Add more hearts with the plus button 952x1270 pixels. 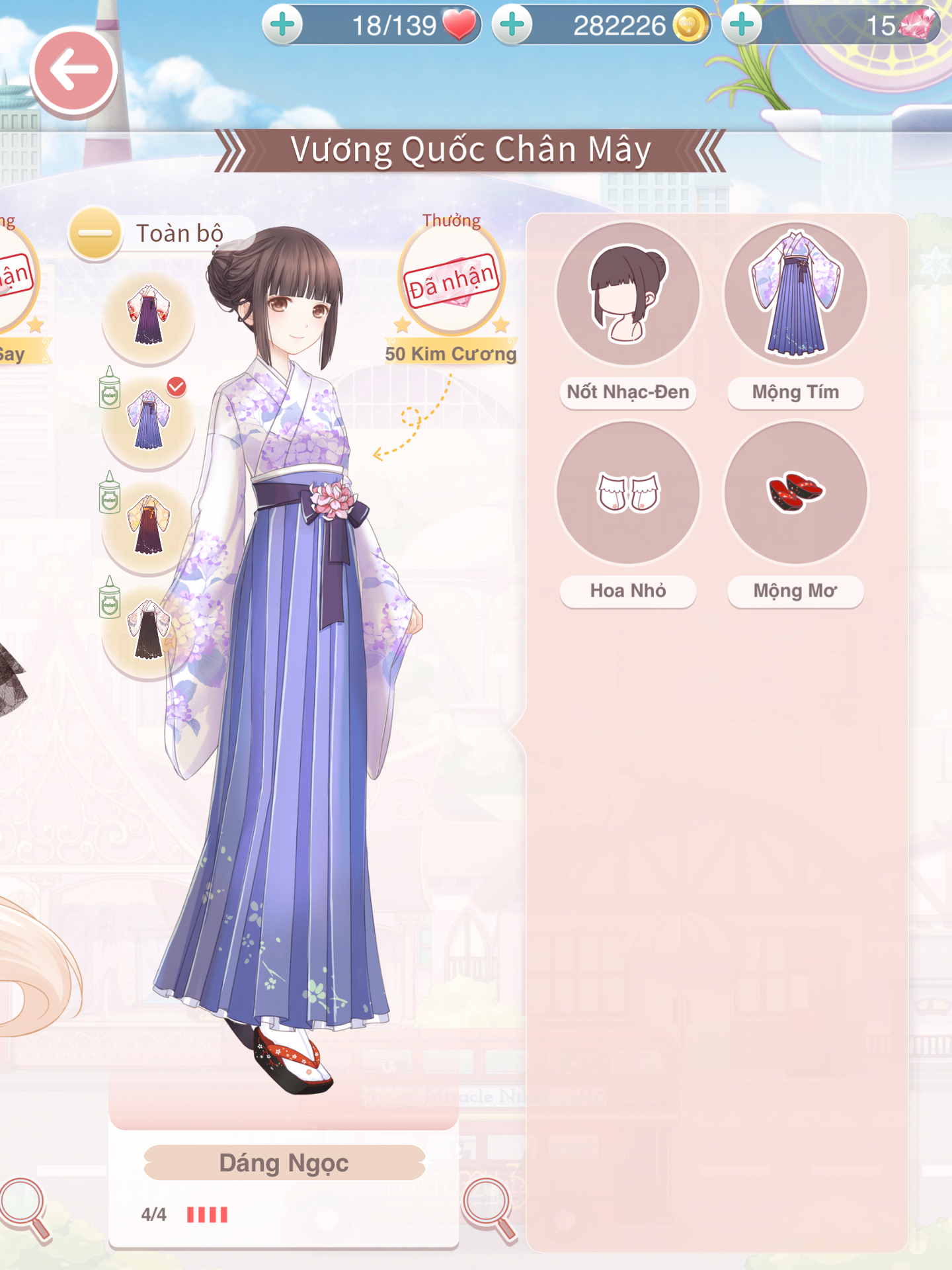pyautogui.click(x=283, y=25)
